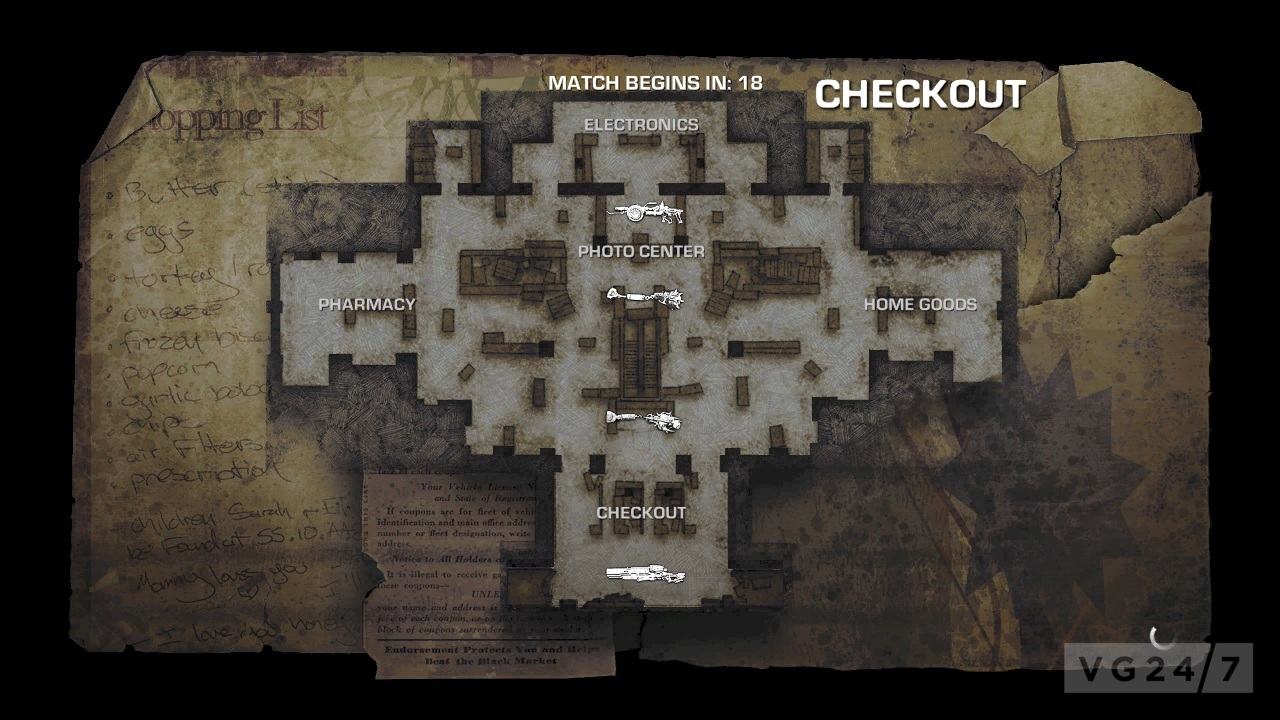Select the PHARMACY map label
The width and height of the screenshot is (1280, 720).
coord(366,305)
